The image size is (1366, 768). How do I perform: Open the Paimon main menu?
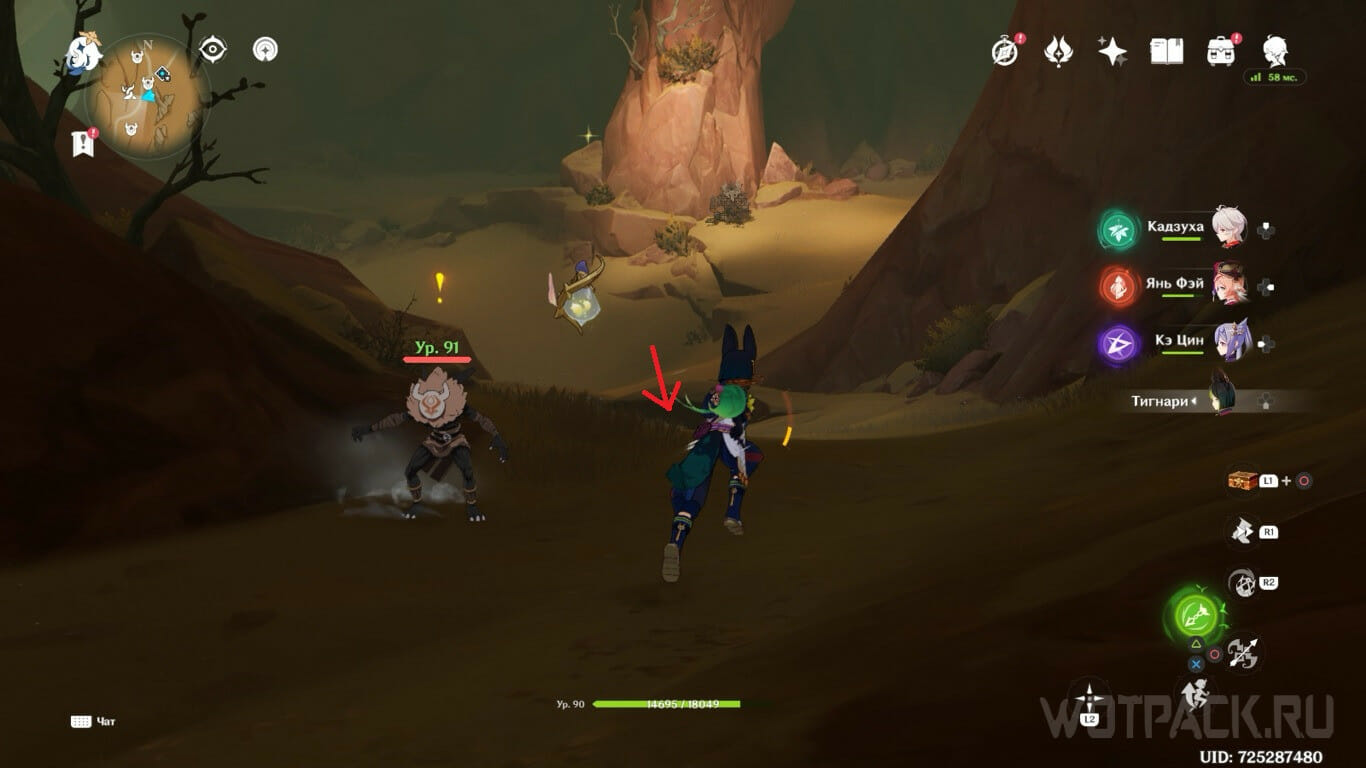[82, 52]
